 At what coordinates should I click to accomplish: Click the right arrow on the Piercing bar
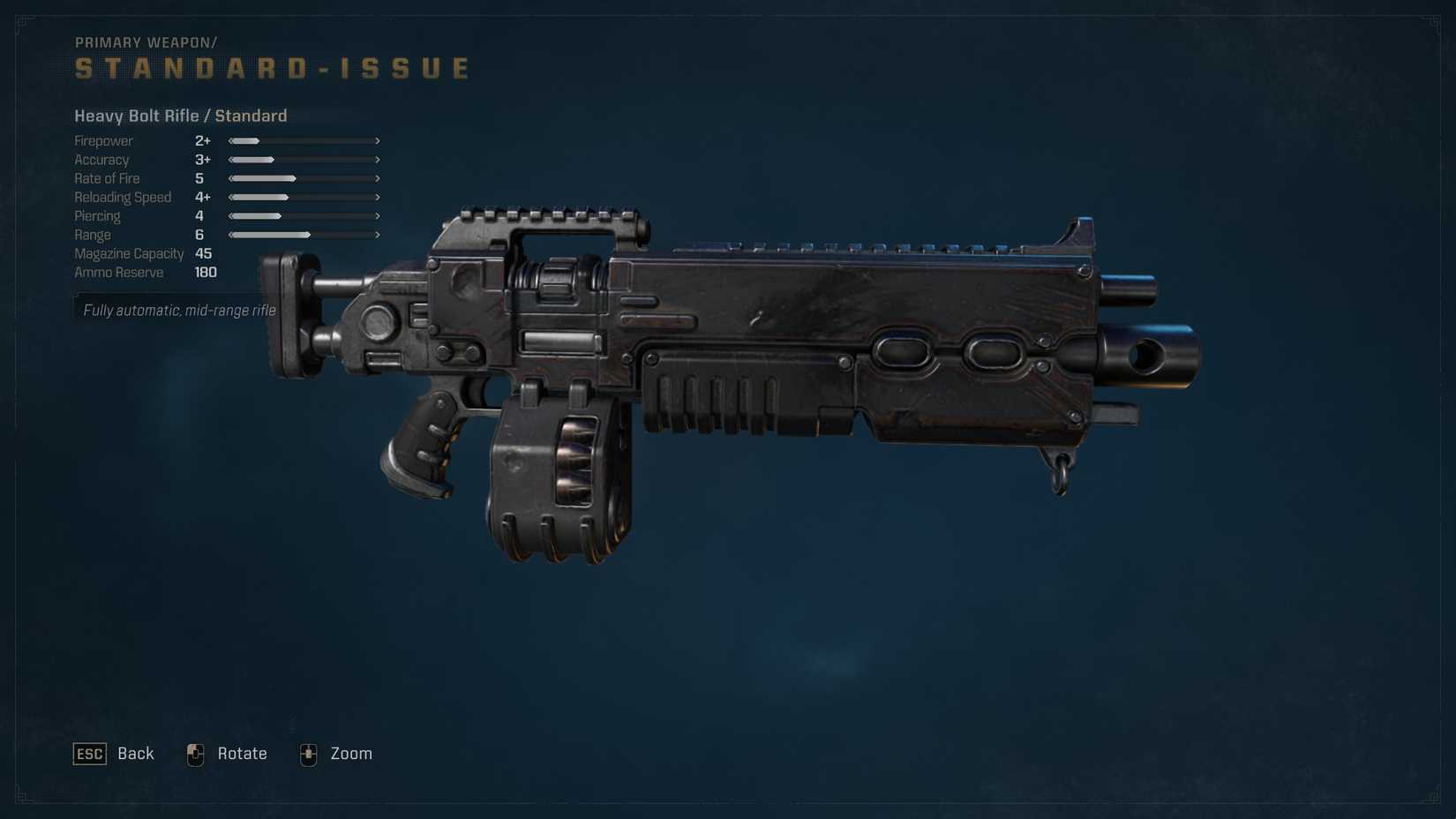pyautogui.click(x=377, y=215)
